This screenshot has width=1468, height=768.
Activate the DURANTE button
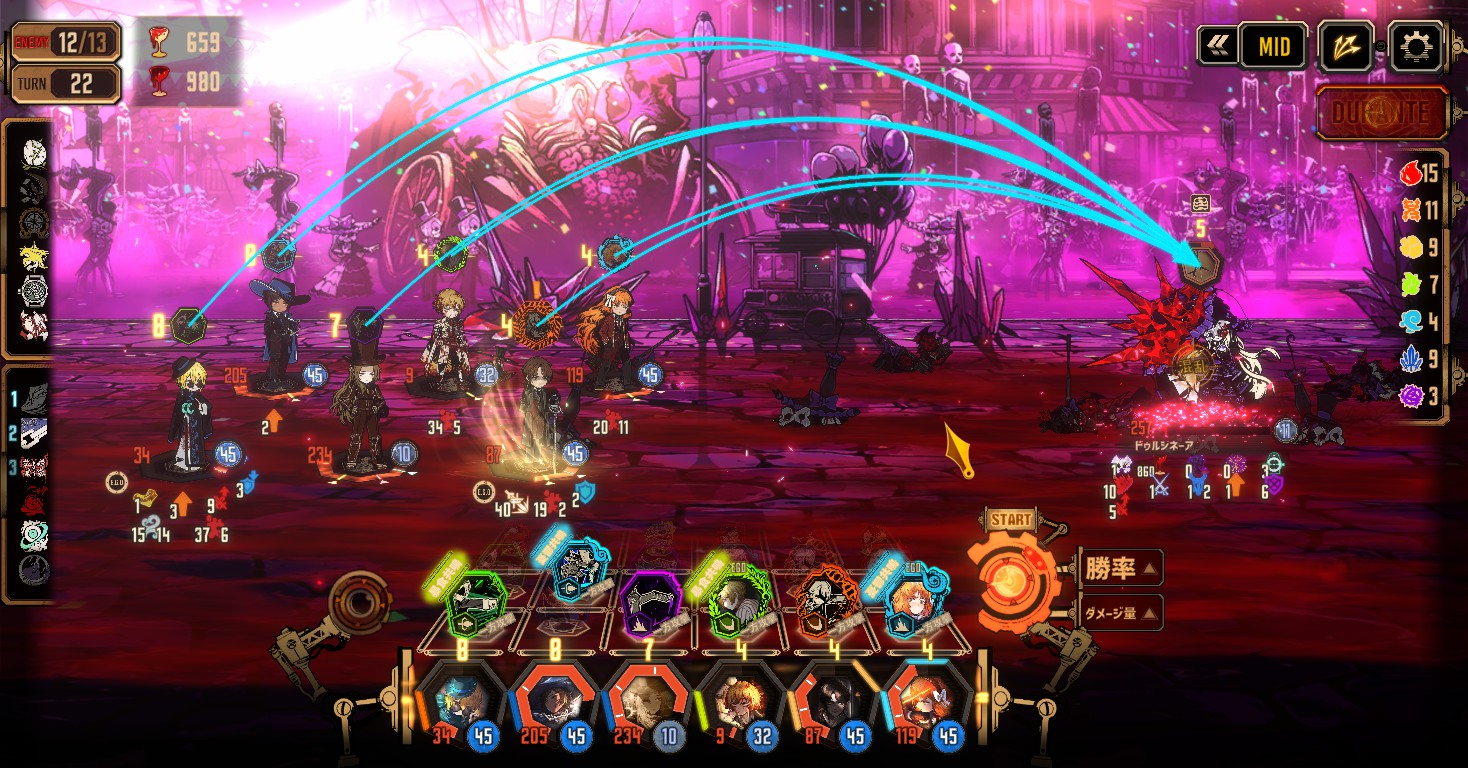1382,112
